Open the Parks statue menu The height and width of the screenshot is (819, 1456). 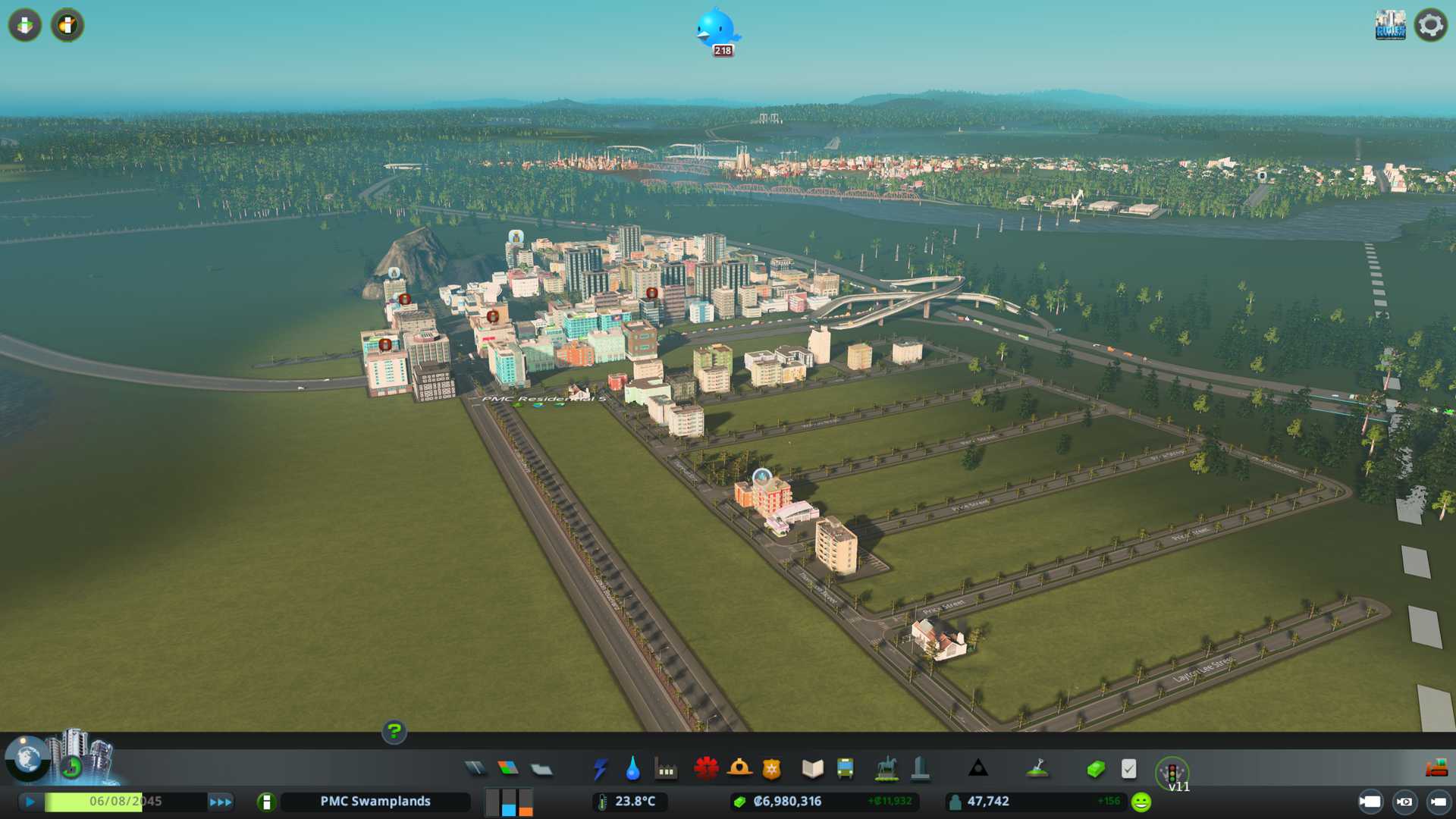(x=886, y=769)
